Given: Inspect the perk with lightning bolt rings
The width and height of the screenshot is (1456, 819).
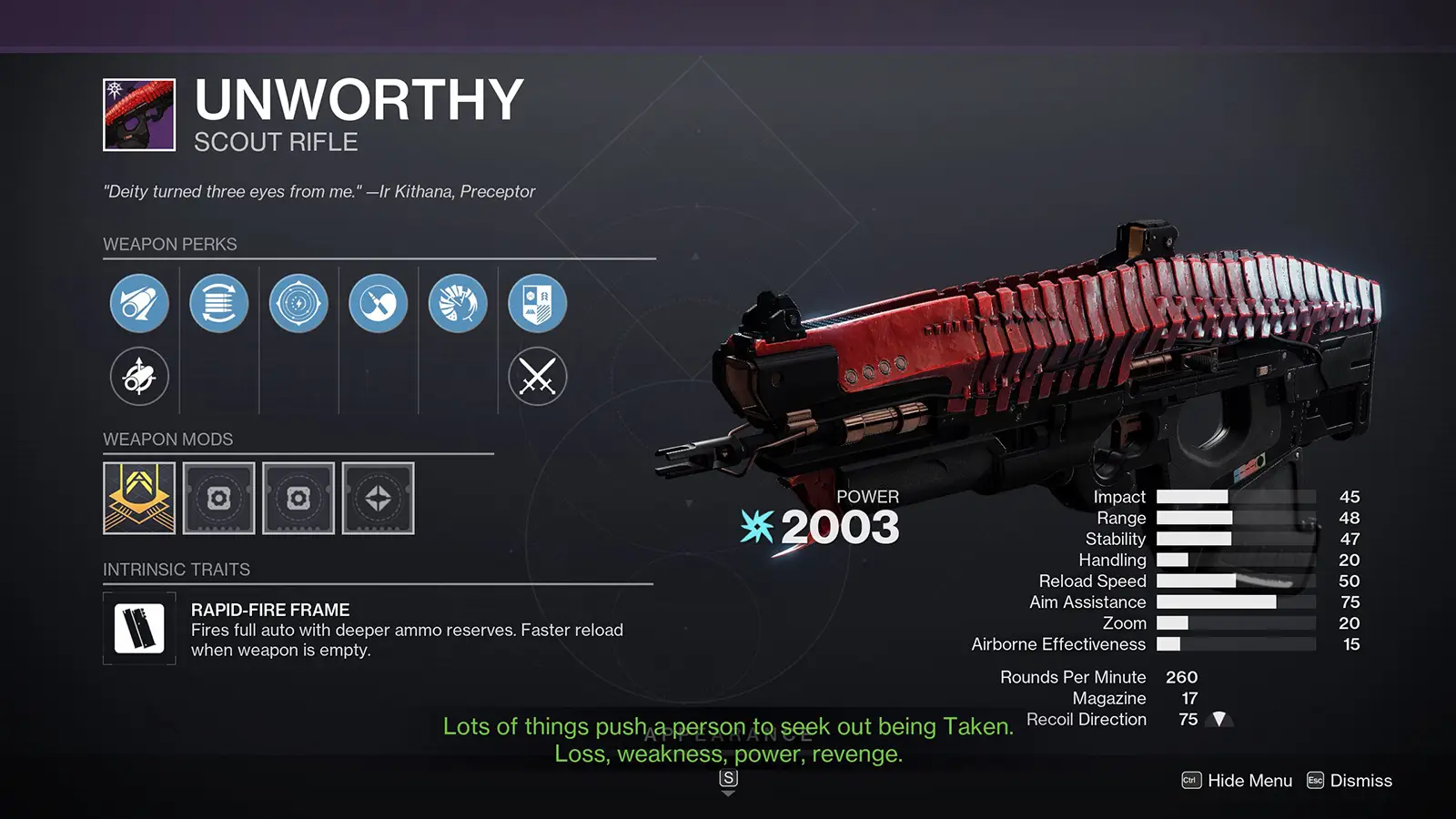Looking at the screenshot, I should 298,303.
